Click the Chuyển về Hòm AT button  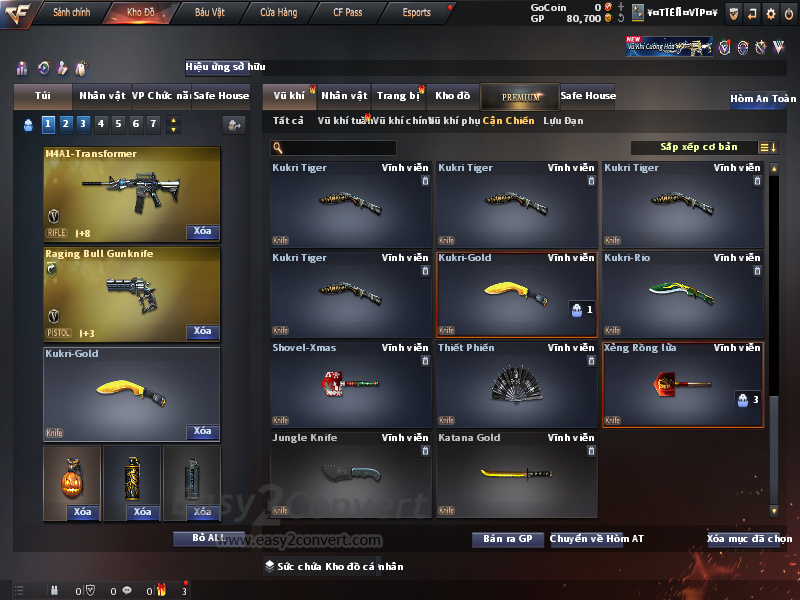pyautogui.click(x=597, y=539)
